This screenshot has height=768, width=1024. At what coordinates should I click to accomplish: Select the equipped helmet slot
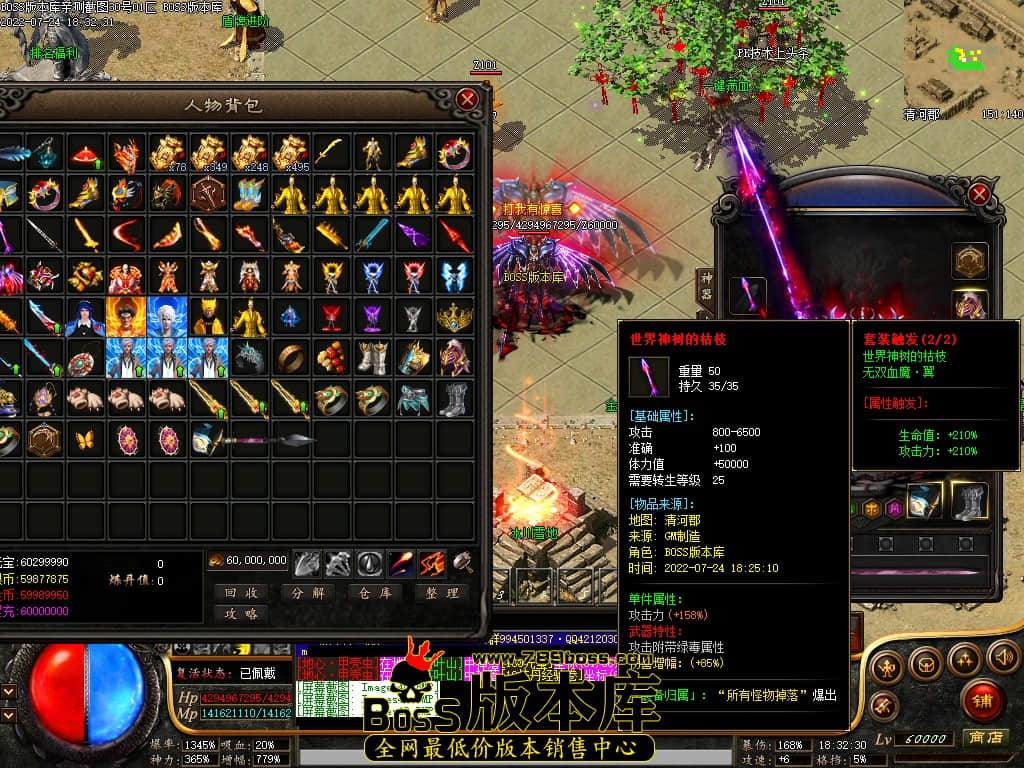[x=968, y=306]
